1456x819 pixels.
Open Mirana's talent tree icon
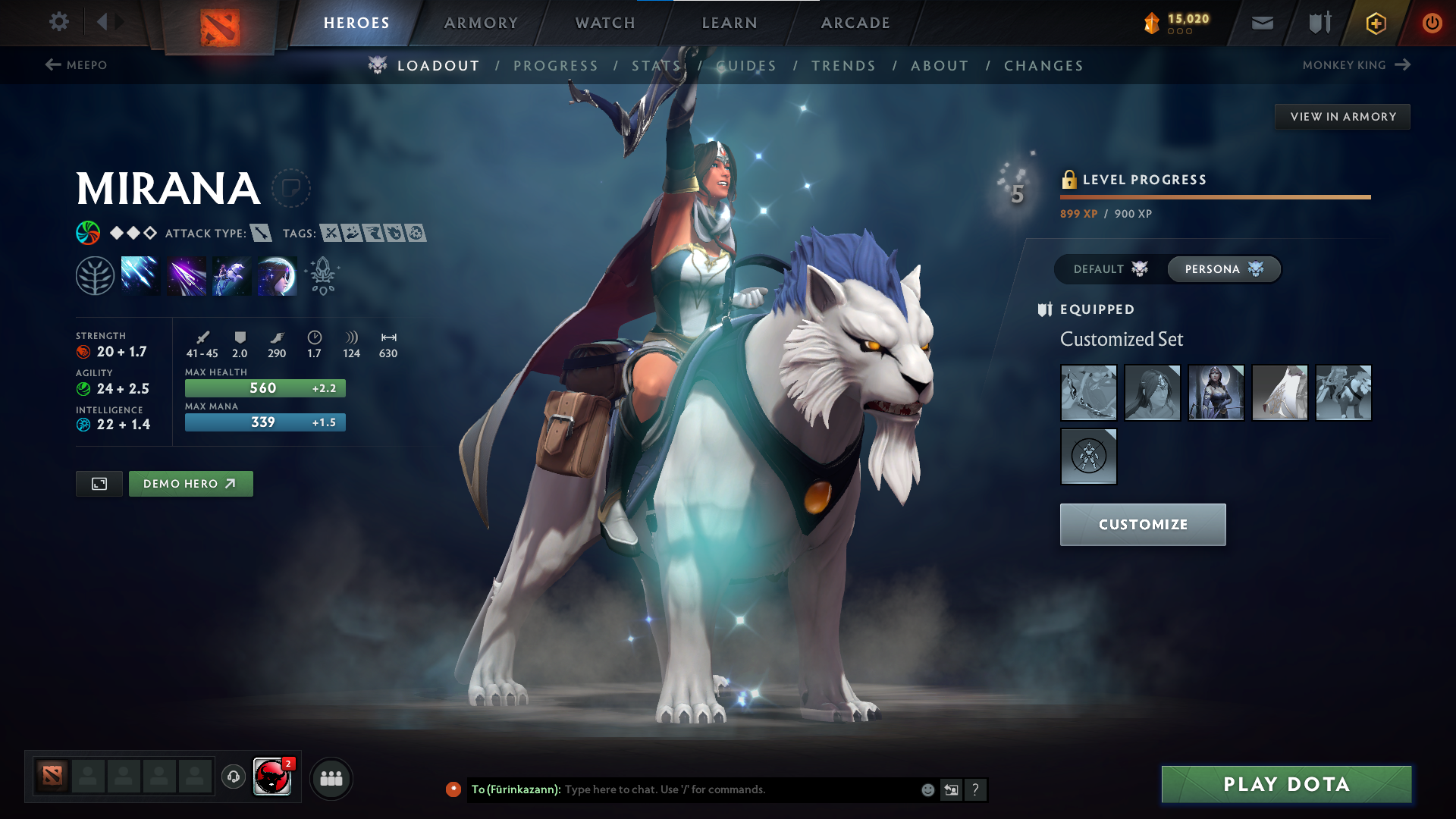[97, 275]
